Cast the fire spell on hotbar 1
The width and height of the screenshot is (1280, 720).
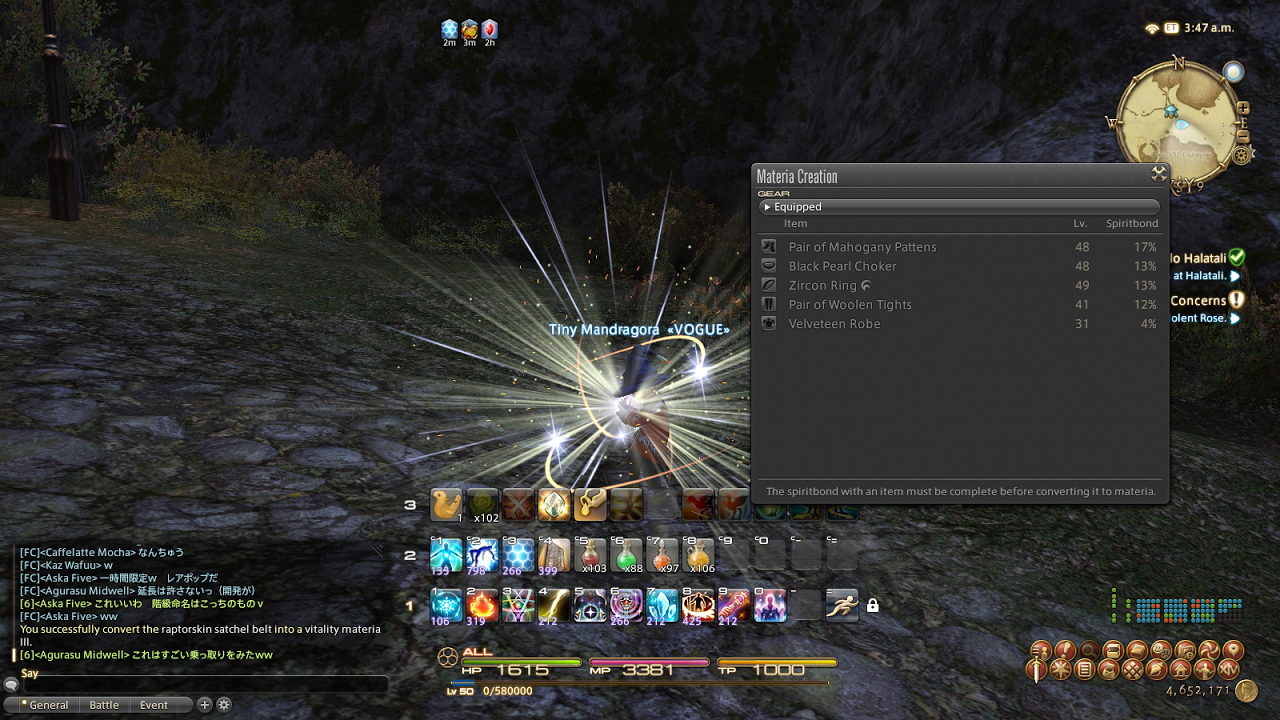coord(482,605)
